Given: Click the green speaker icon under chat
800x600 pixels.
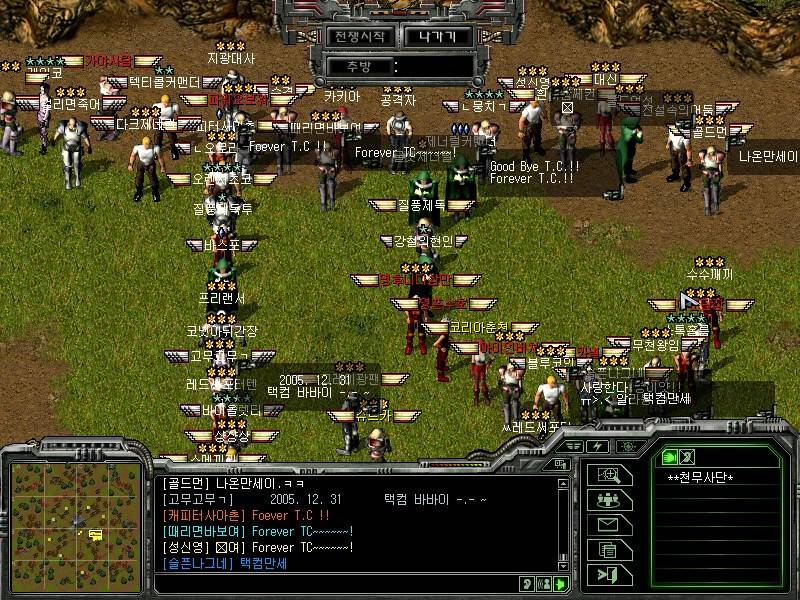Looking at the screenshot, I should pyautogui.click(x=562, y=584).
